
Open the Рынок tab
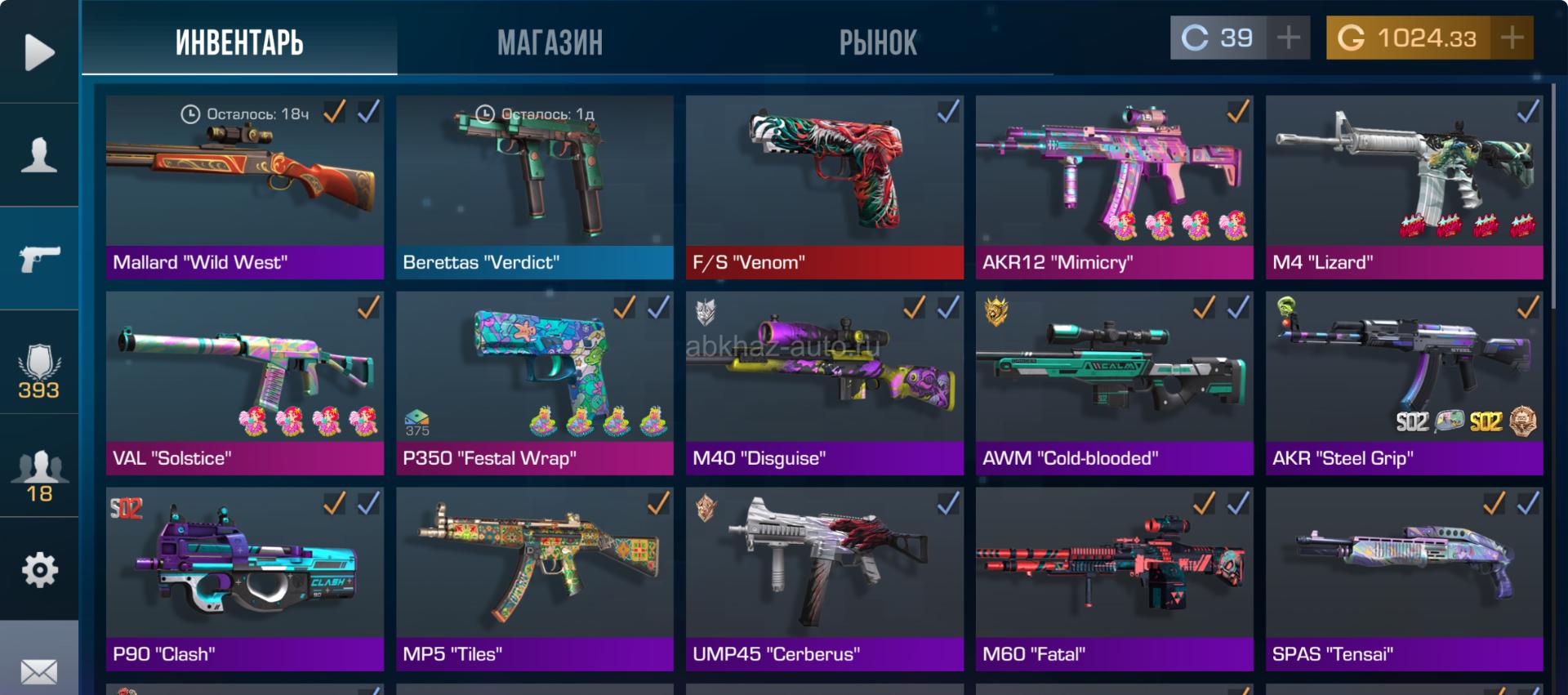(x=878, y=42)
